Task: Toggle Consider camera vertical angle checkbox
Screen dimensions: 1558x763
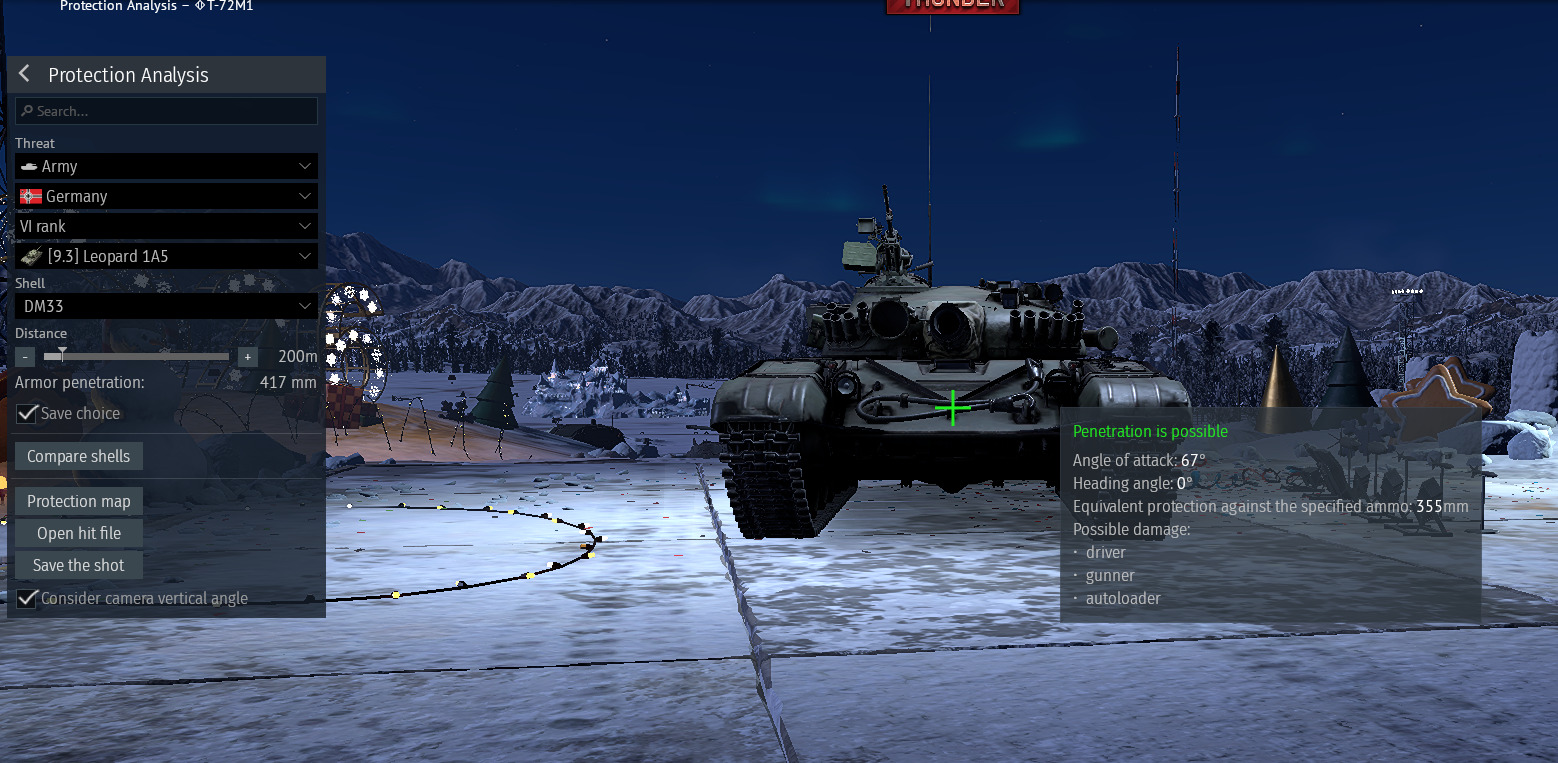Action: pos(27,599)
